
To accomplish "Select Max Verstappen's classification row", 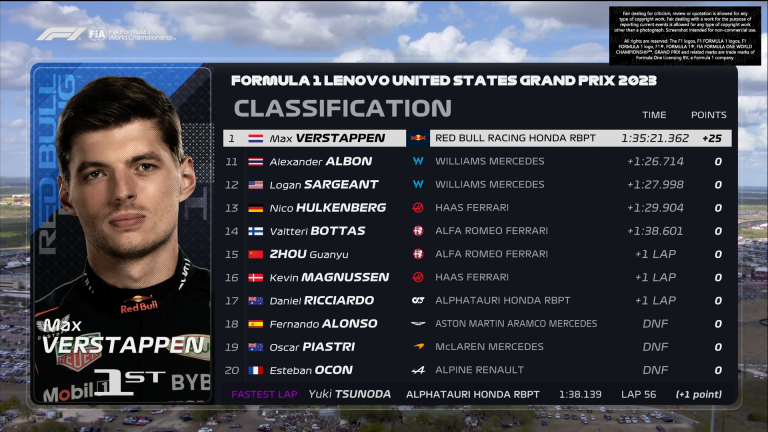I will click(x=476, y=138).
